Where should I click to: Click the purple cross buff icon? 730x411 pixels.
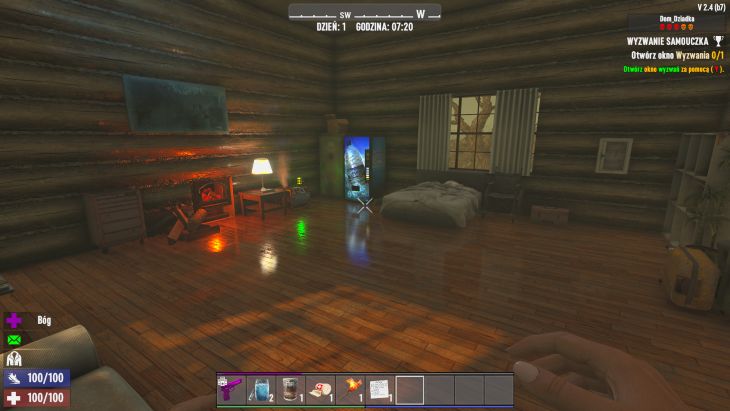pyautogui.click(x=14, y=321)
